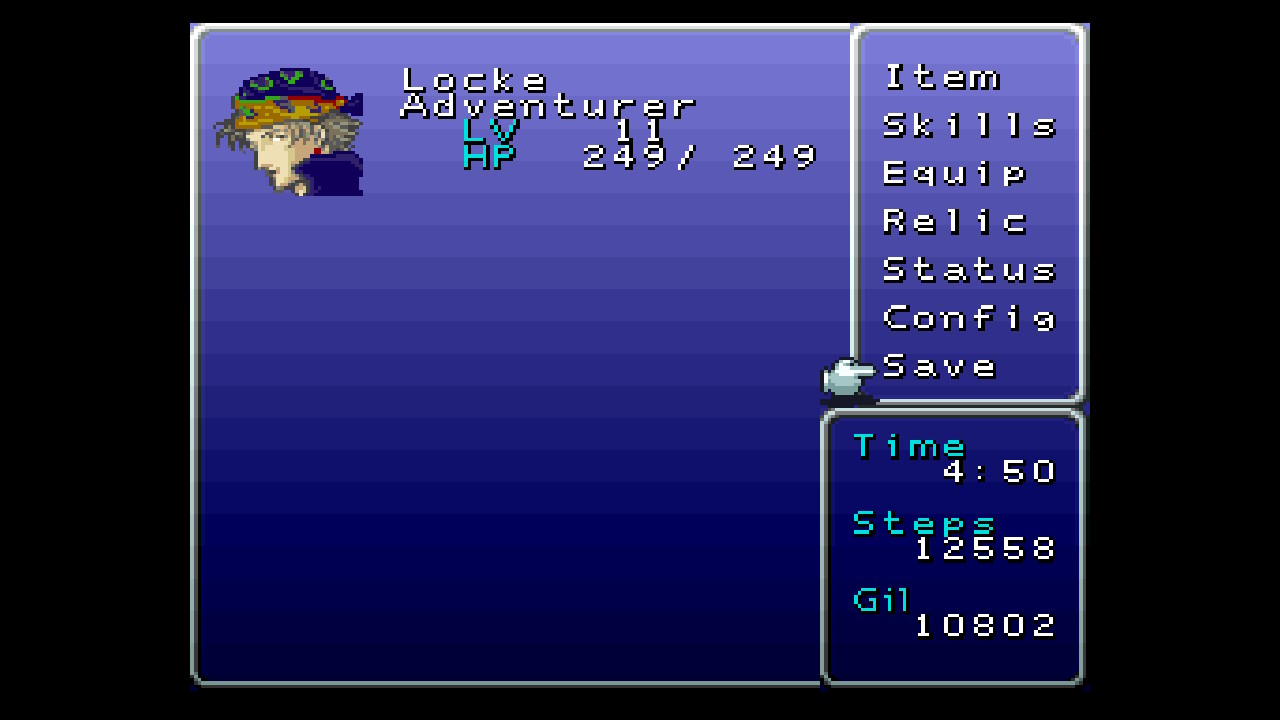Select Locke's character portrait
The image size is (1280, 720).
pos(289,131)
